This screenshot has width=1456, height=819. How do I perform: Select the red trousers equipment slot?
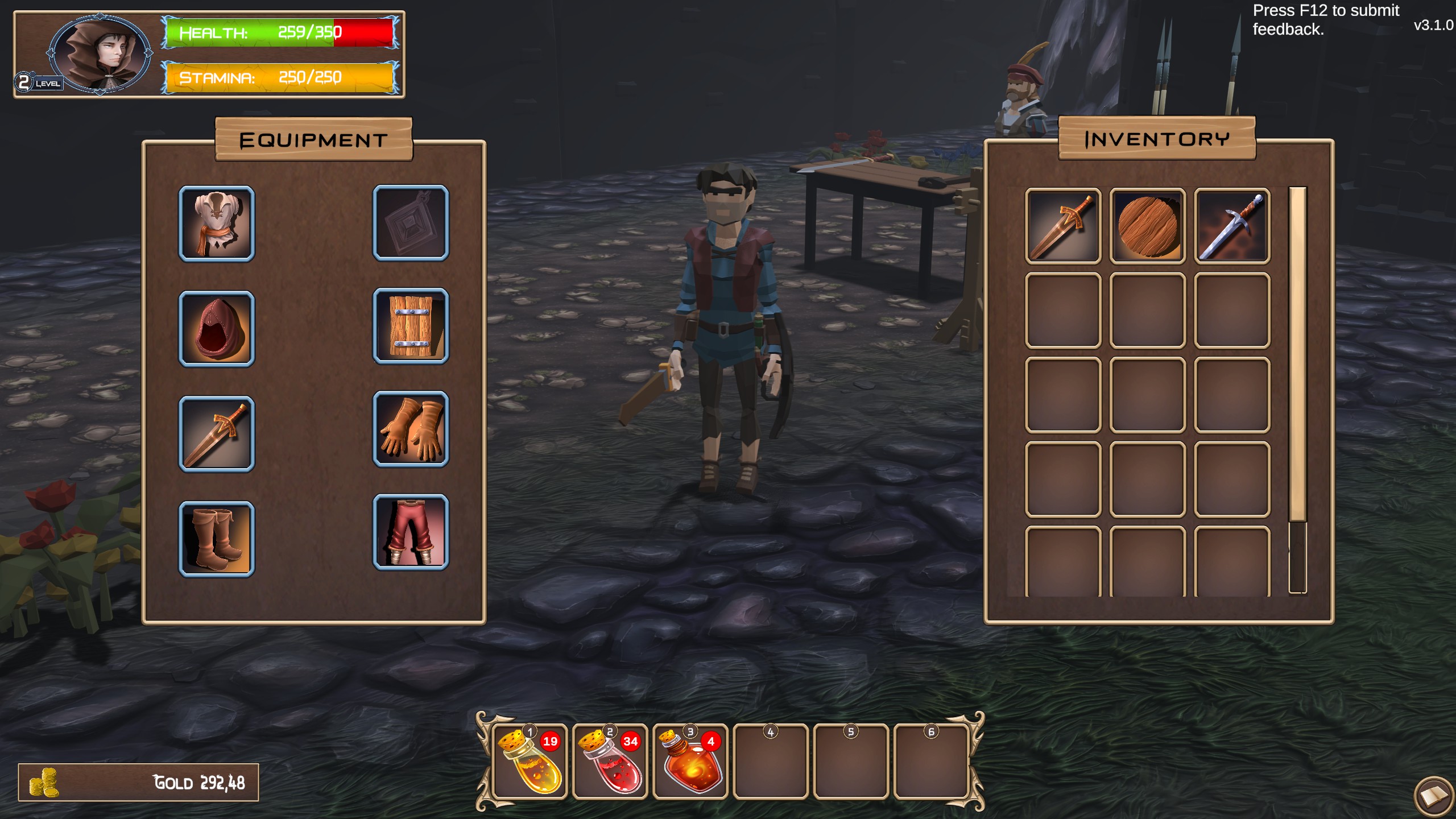coord(411,532)
